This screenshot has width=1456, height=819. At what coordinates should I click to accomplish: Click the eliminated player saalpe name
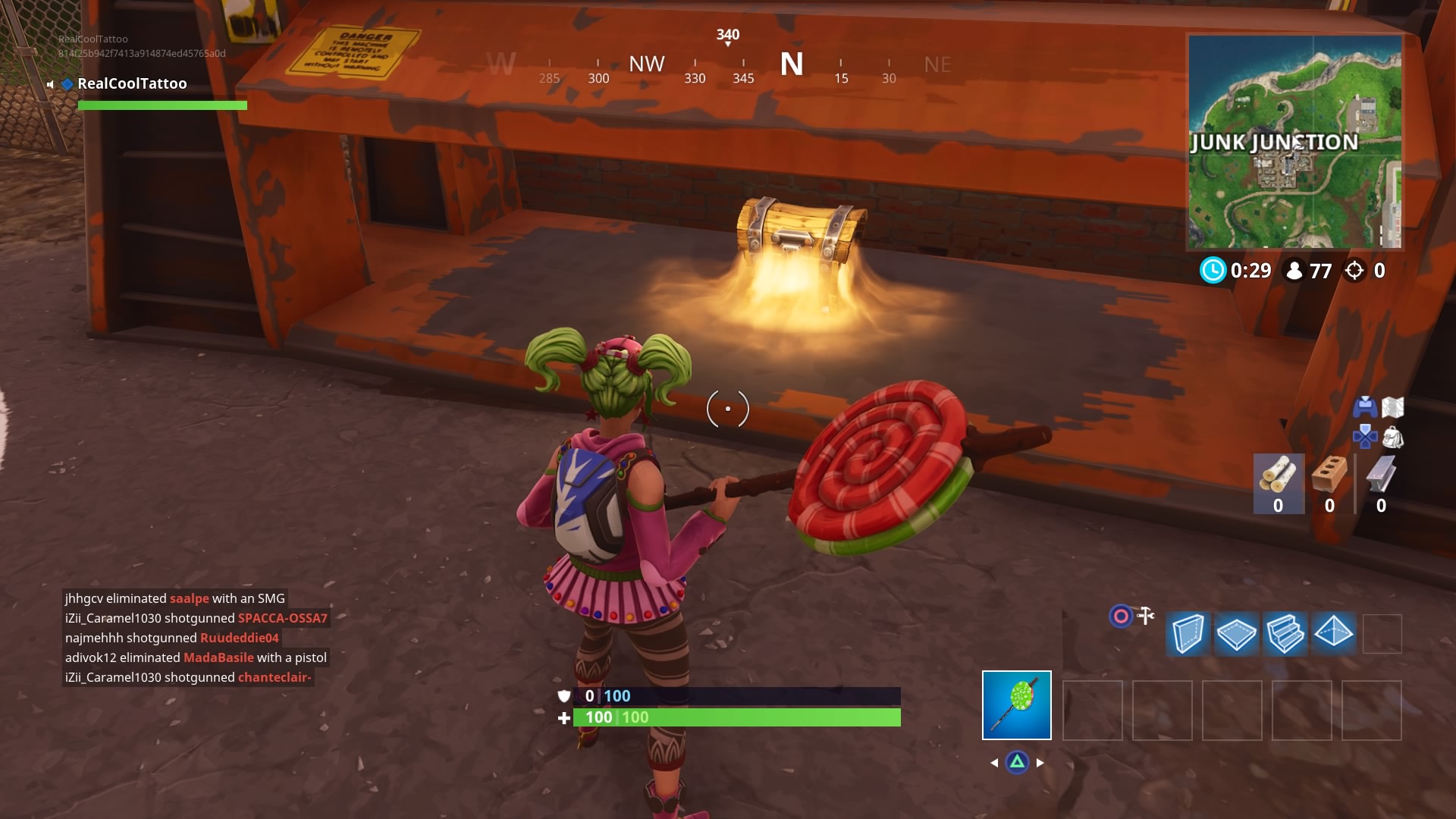[x=190, y=598]
